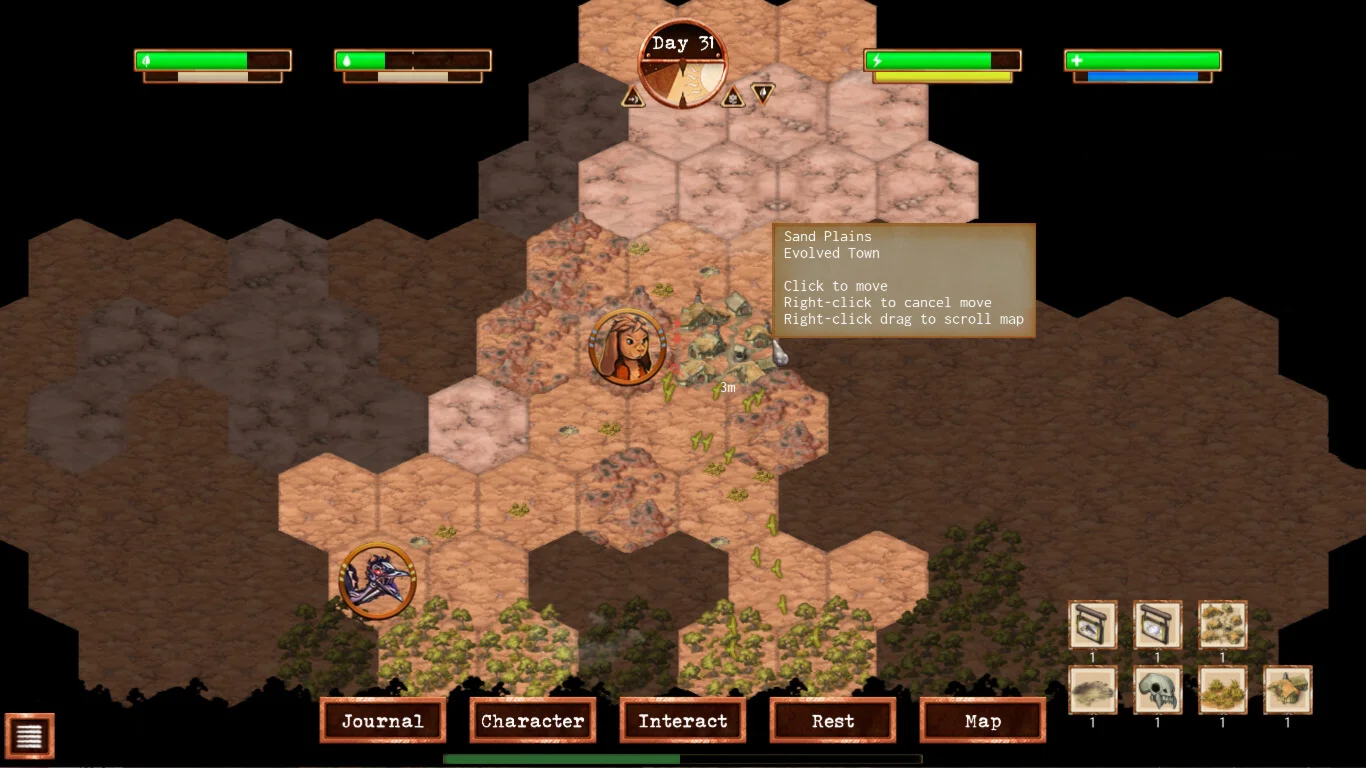The width and height of the screenshot is (1366, 768).
Task: Pick the cluster of town buildings slot
Action: tap(1223, 625)
